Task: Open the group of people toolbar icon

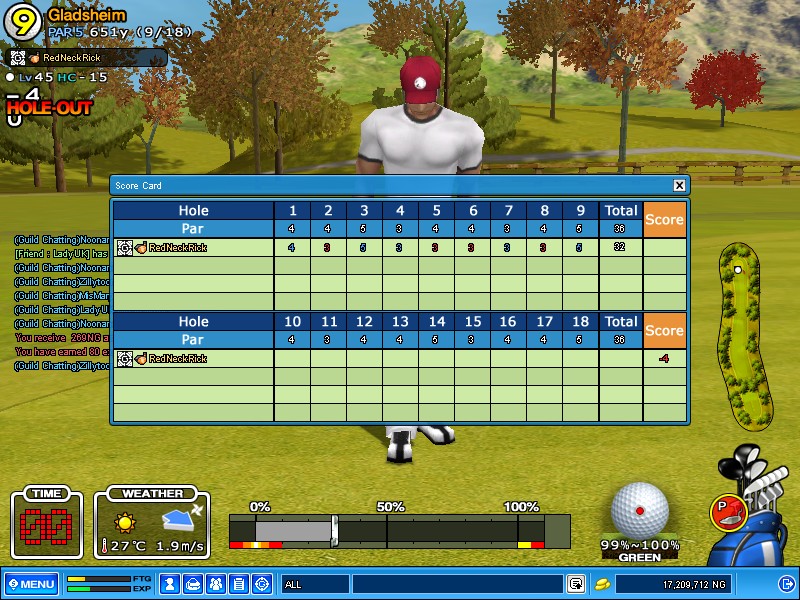Action: (x=216, y=584)
